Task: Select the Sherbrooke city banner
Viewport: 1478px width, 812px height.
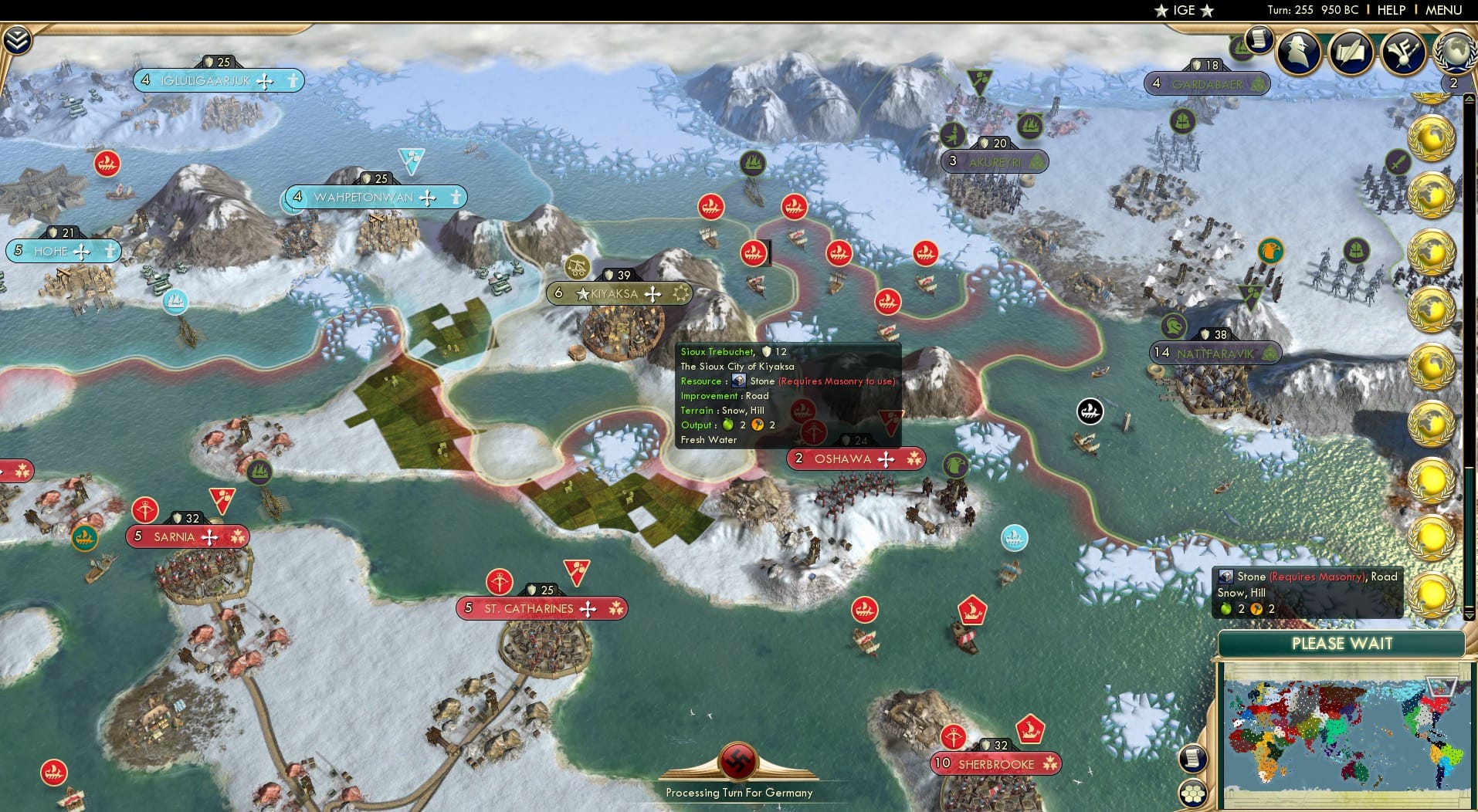Action: click(996, 763)
